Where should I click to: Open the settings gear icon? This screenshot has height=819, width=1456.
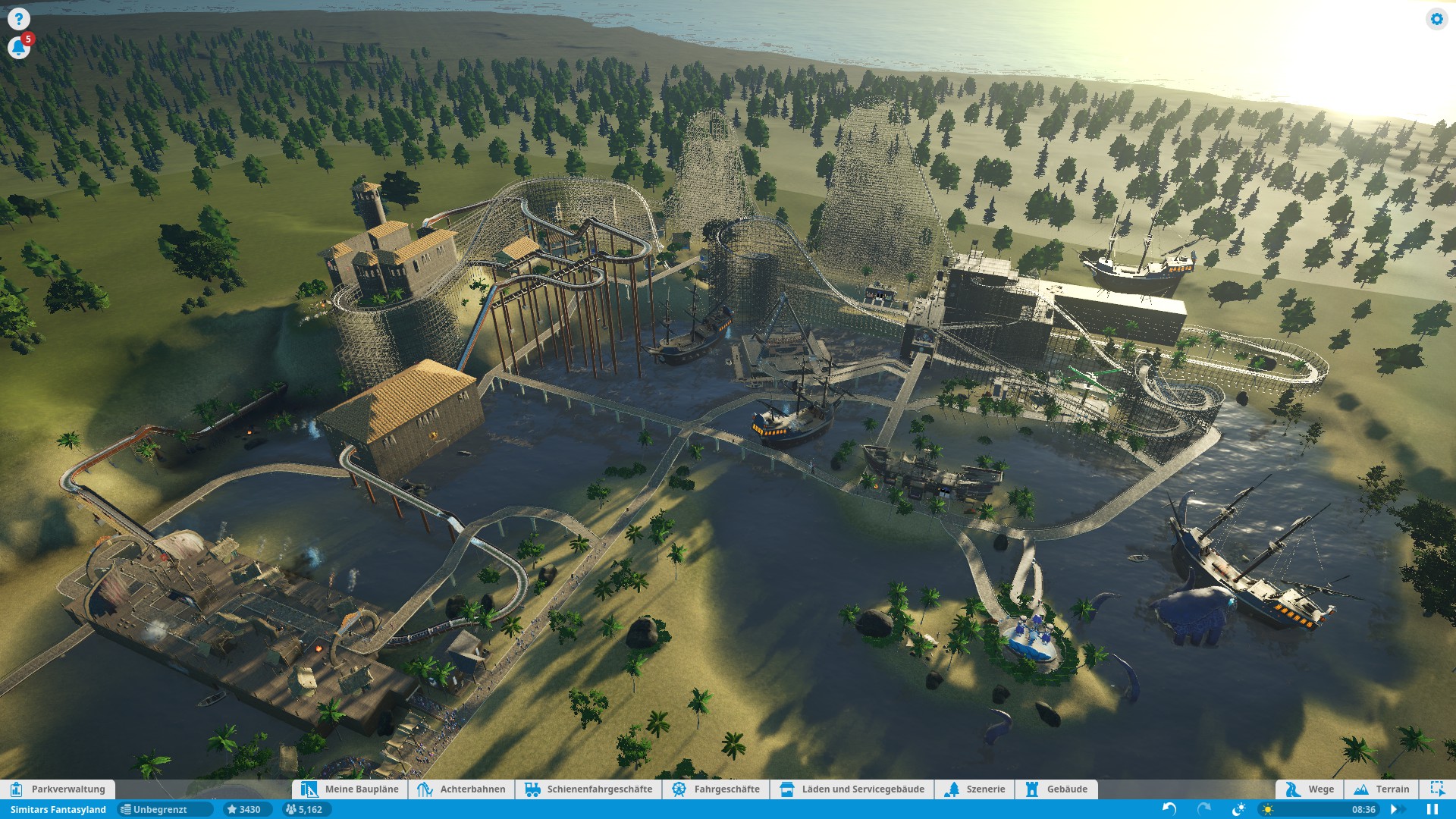point(1436,19)
